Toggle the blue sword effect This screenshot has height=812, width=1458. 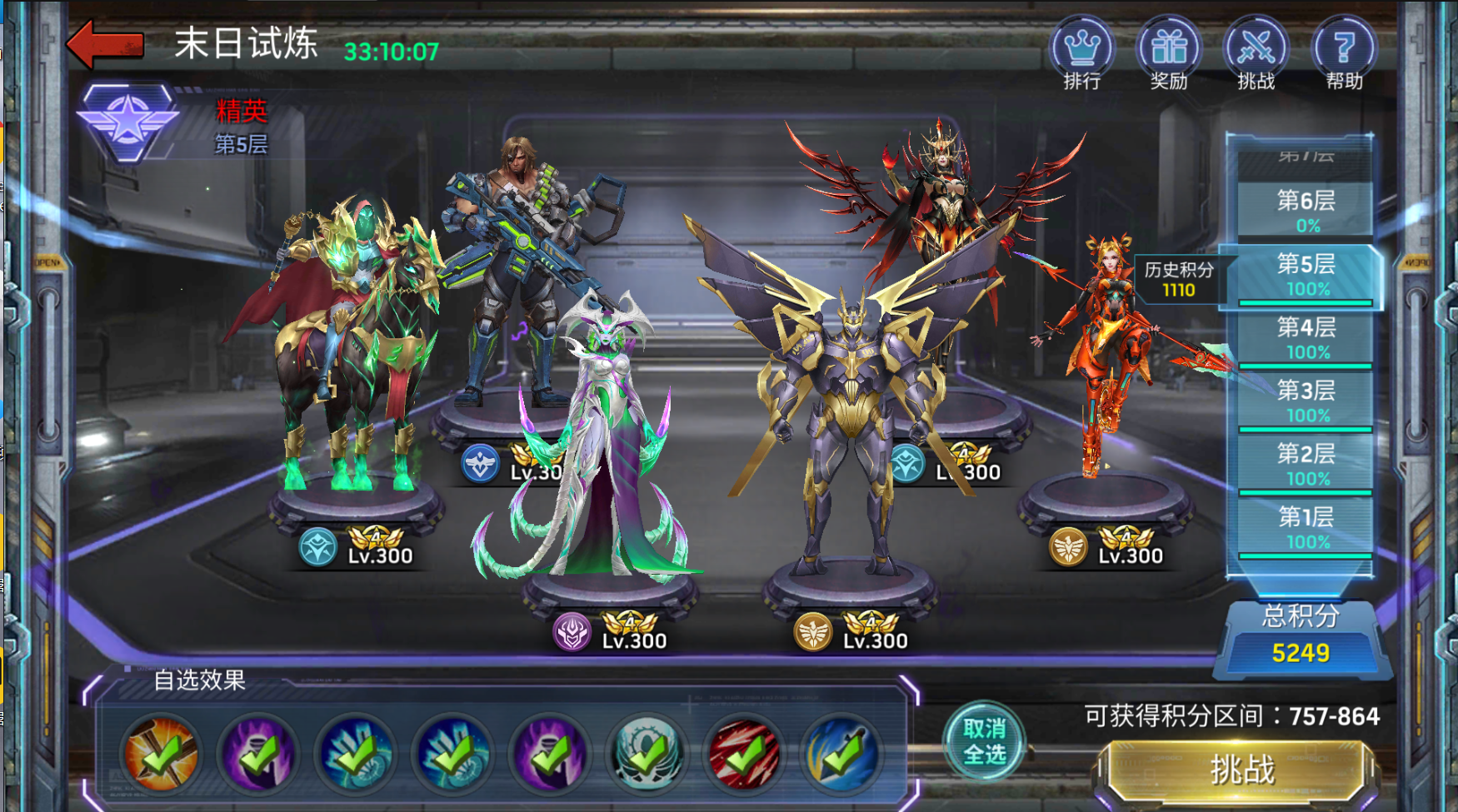[841, 754]
